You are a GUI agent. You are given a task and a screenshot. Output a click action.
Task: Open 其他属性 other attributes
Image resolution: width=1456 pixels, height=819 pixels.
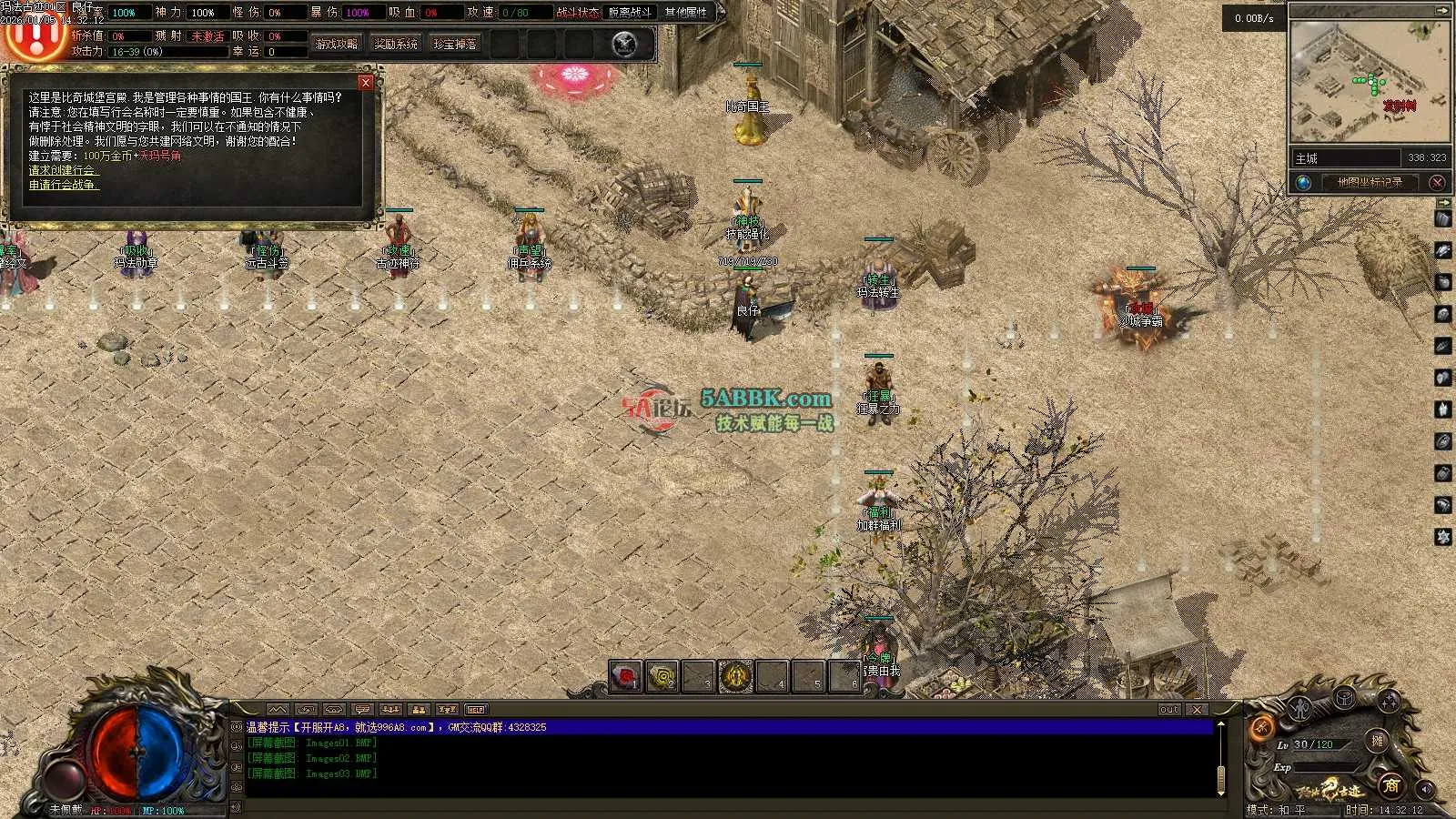pyautogui.click(x=686, y=13)
